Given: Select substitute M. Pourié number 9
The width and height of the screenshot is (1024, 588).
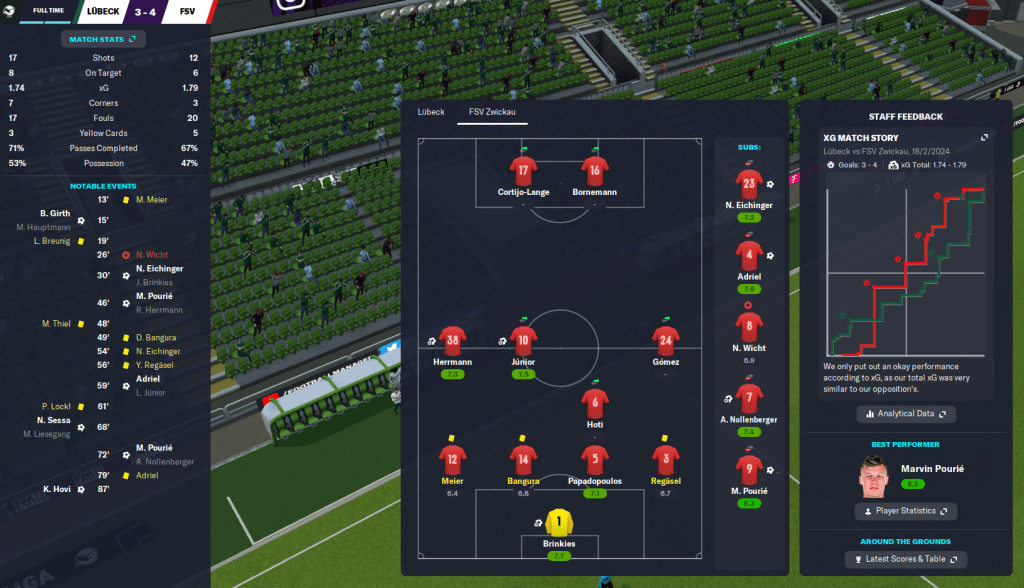Looking at the screenshot, I should coord(750,469).
